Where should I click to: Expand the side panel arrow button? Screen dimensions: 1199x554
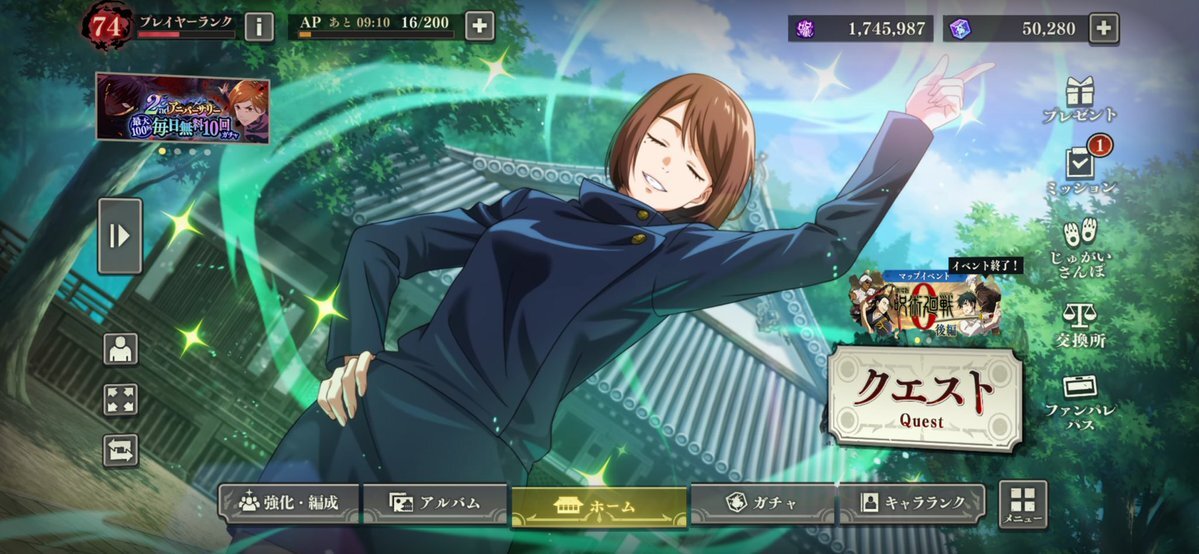(x=120, y=236)
